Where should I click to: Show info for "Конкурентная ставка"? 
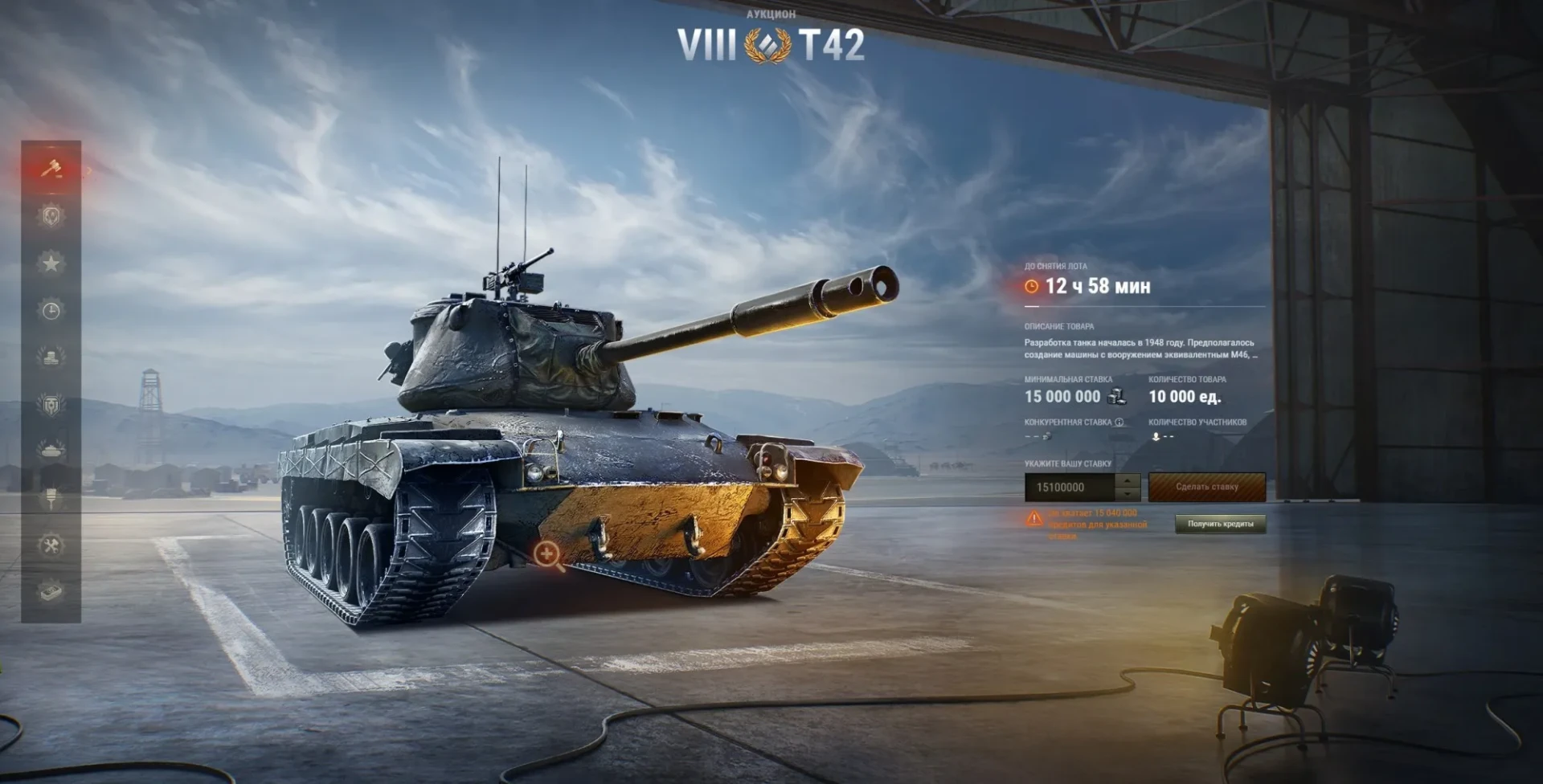[1119, 423]
